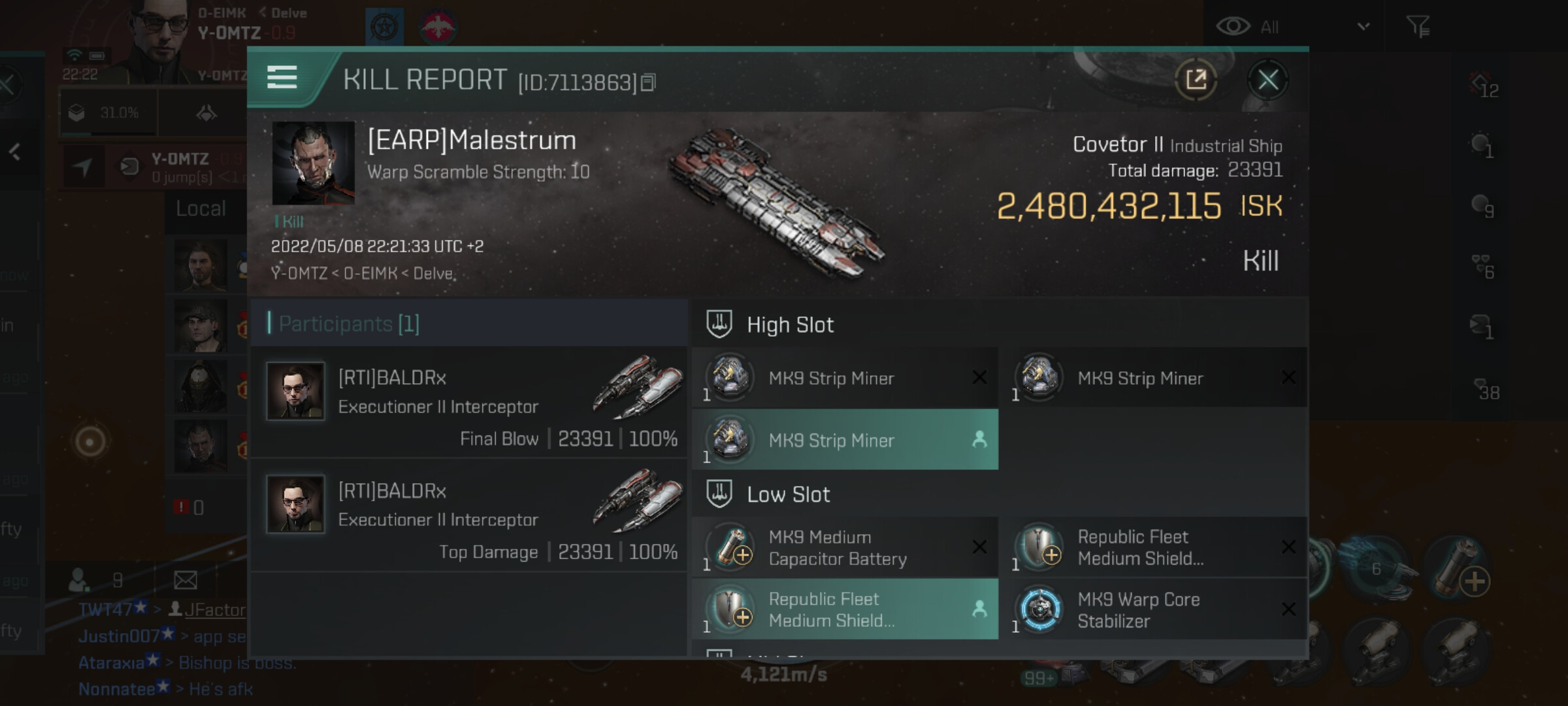Open the mail envelope icon
Image resolution: width=1568 pixels, height=706 pixels.
(x=186, y=580)
